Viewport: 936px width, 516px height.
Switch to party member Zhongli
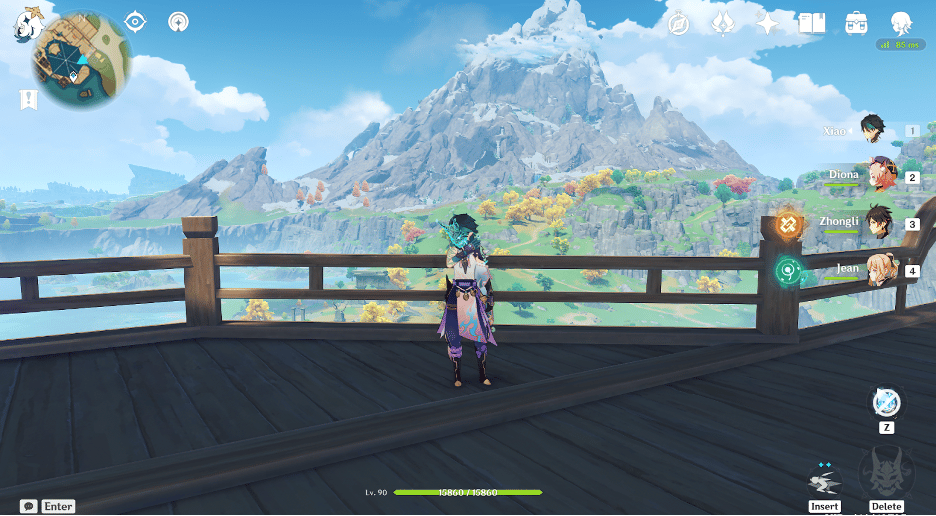point(880,222)
